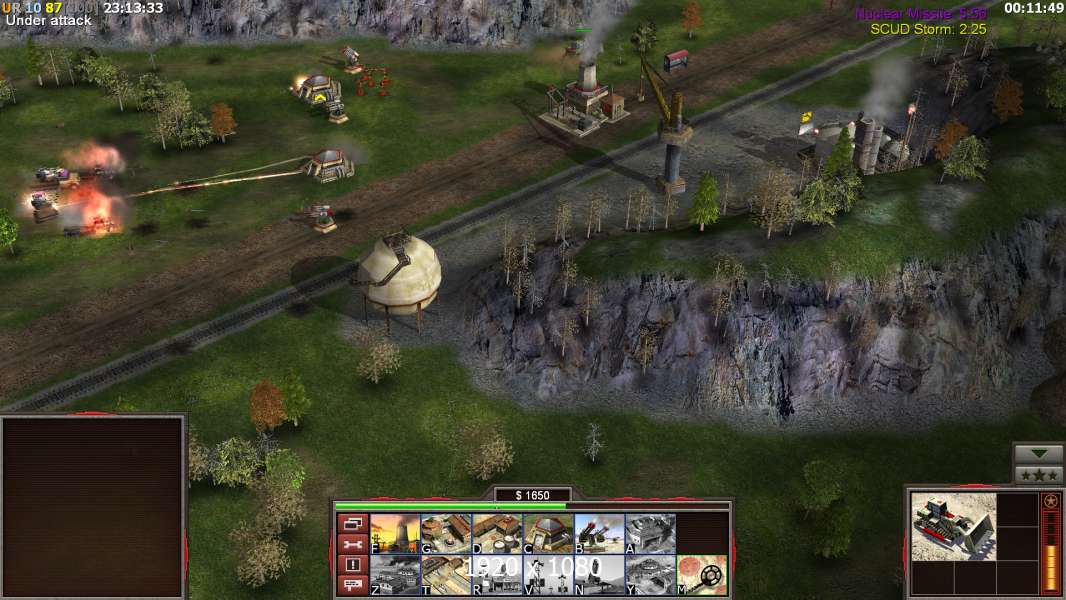Choose the tower build icon labeled V
1066x600 pixels.
click(548, 574)
